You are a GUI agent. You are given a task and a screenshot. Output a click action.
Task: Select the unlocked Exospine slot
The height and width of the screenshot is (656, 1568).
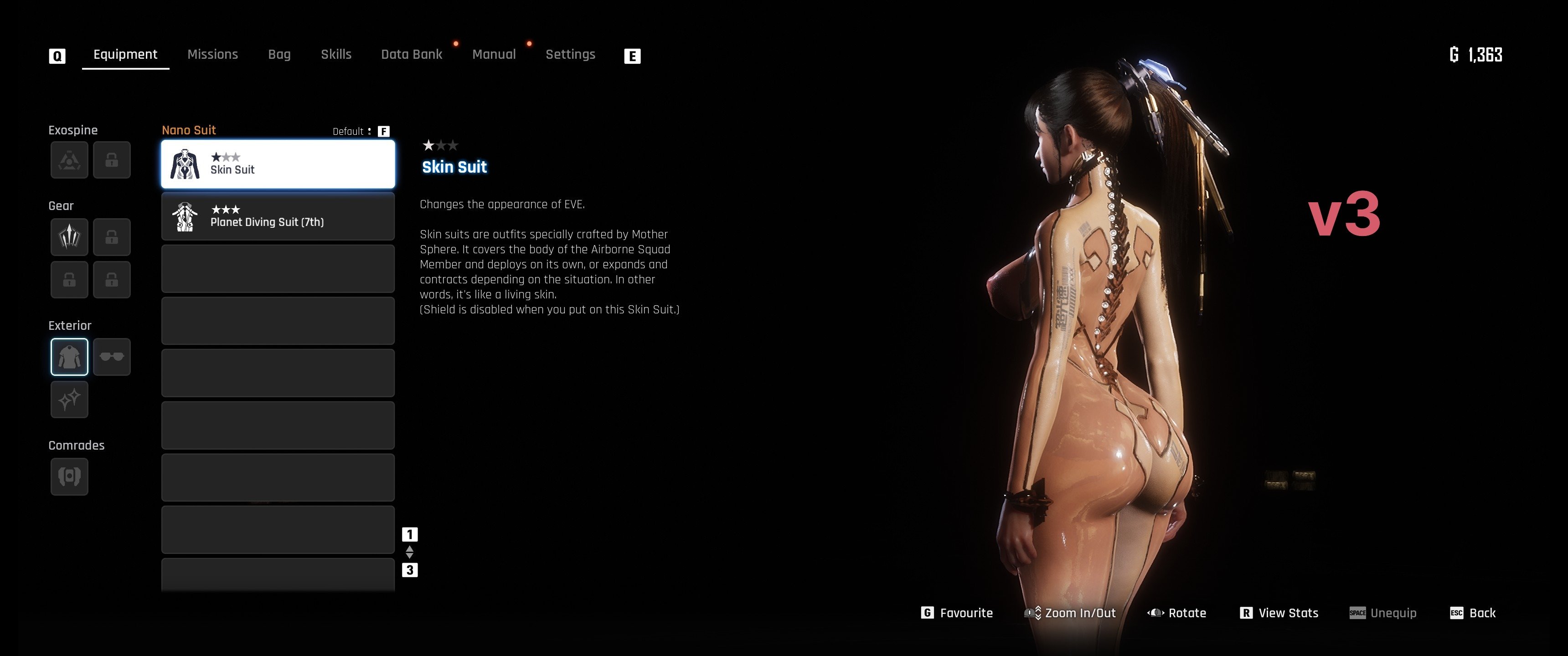click(x=69, y=160)
